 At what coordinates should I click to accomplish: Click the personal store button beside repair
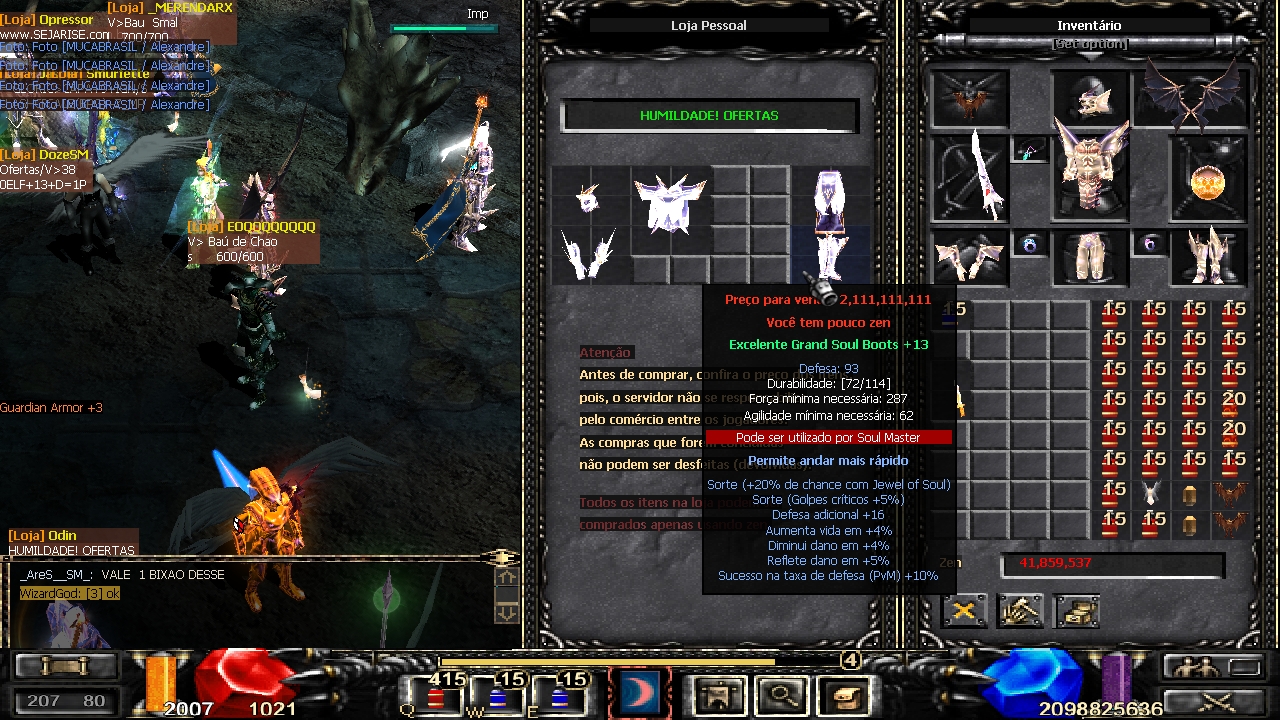(1076, 610)
